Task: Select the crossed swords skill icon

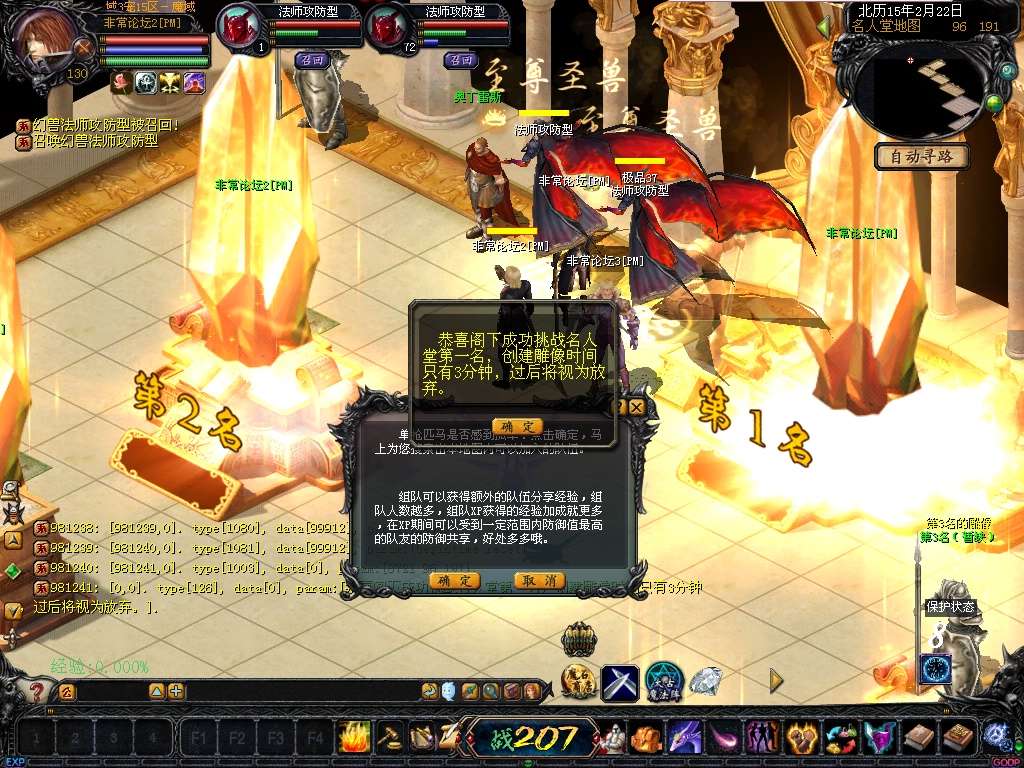Action: tap(620, 682)
